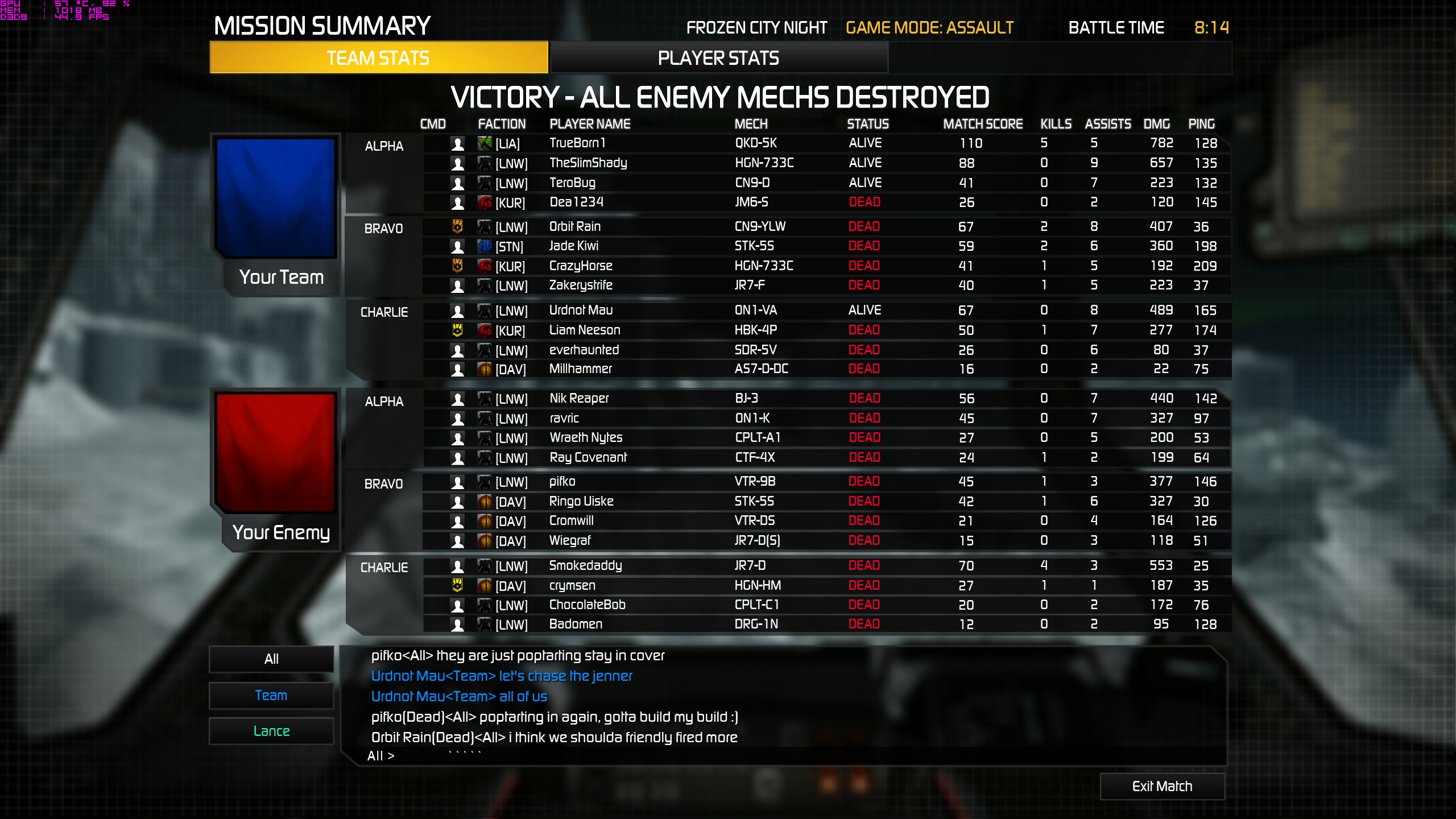Switch chat to Team channel

click(271, 695)
